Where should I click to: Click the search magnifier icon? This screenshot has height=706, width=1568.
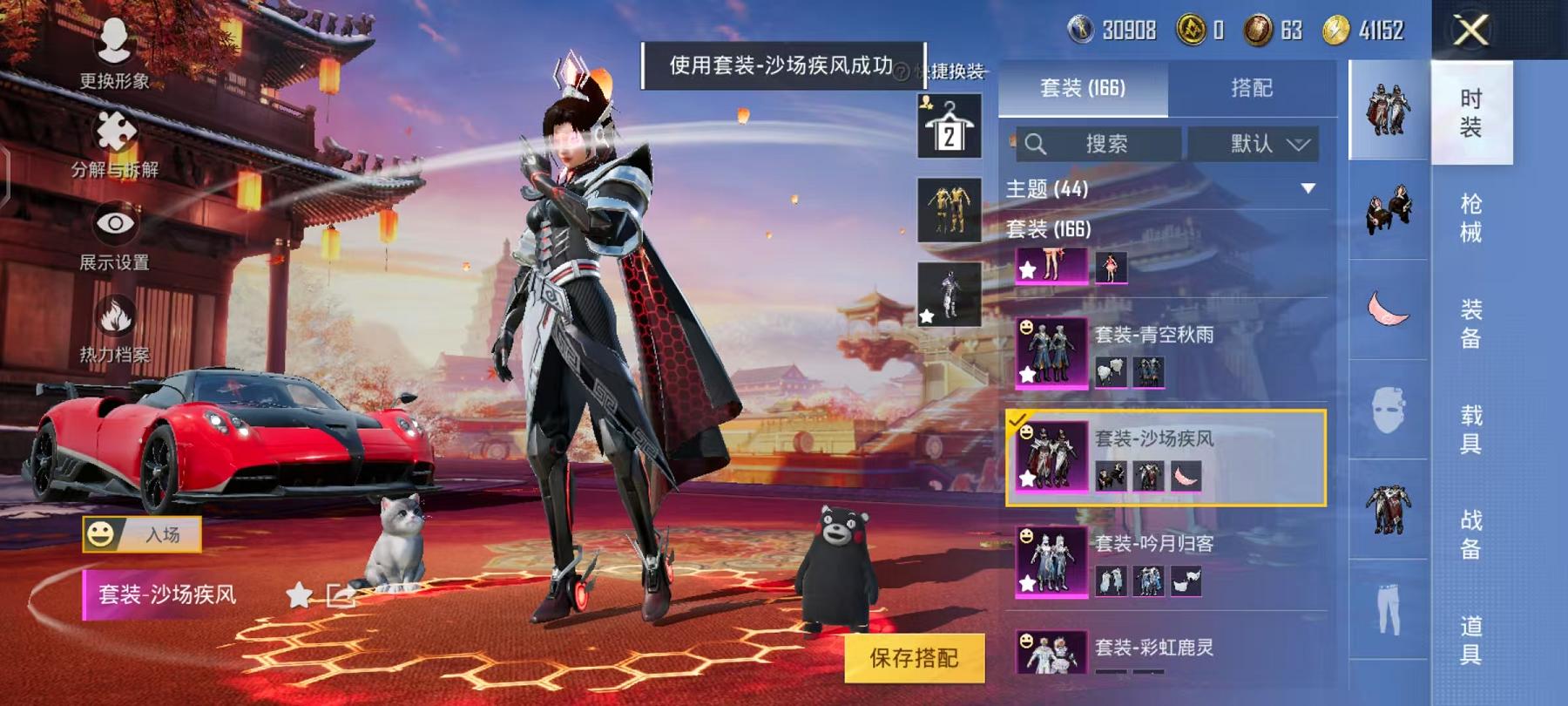[1037, 144]
